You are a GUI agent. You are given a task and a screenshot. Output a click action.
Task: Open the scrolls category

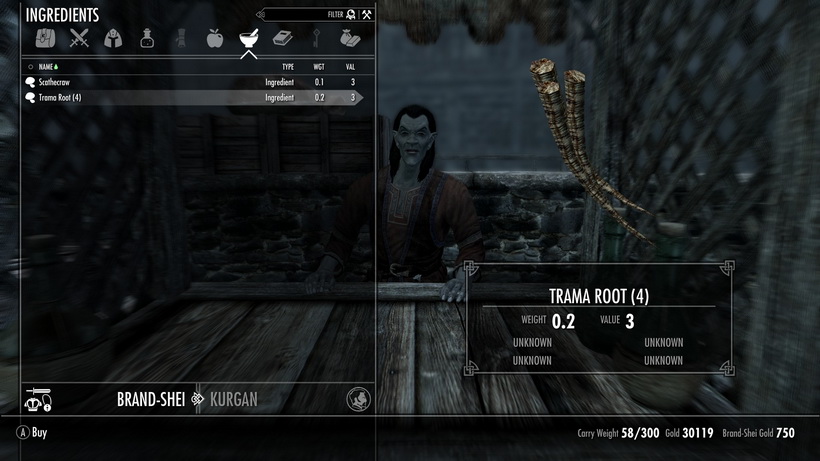pyautogui.click(x=181, y=39)
